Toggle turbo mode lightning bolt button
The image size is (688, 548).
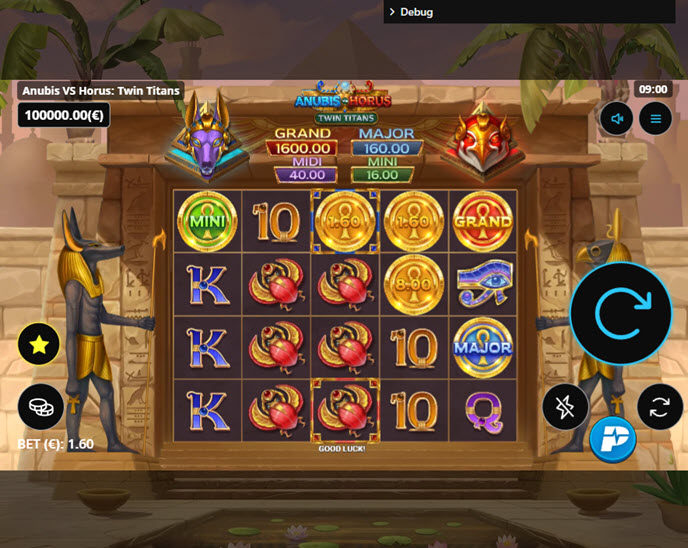pos(565,407)
